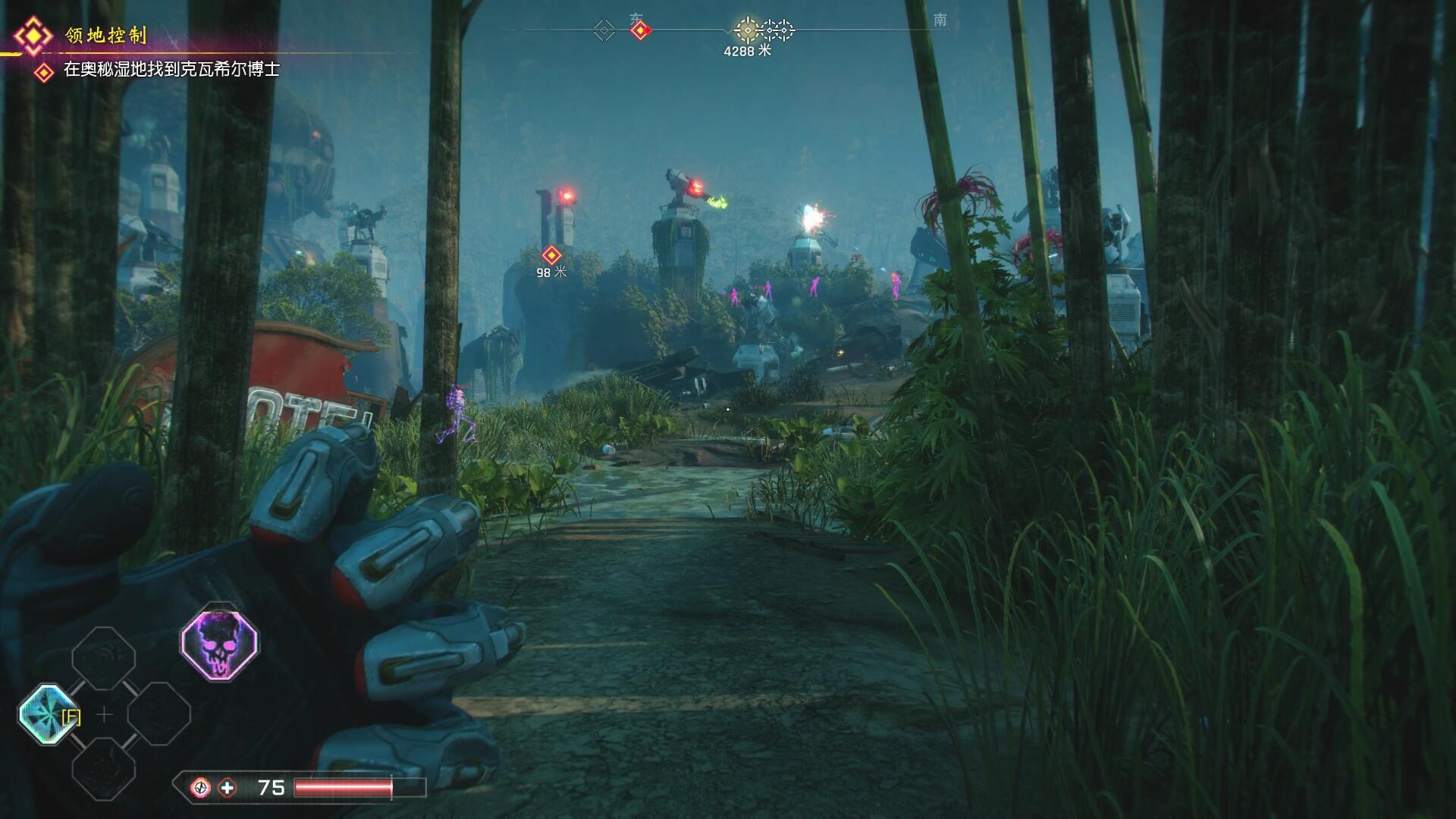Click the objective about finding 克瓦希尔博士
This screenshot has width=1456, height=819.
[171, 70]
